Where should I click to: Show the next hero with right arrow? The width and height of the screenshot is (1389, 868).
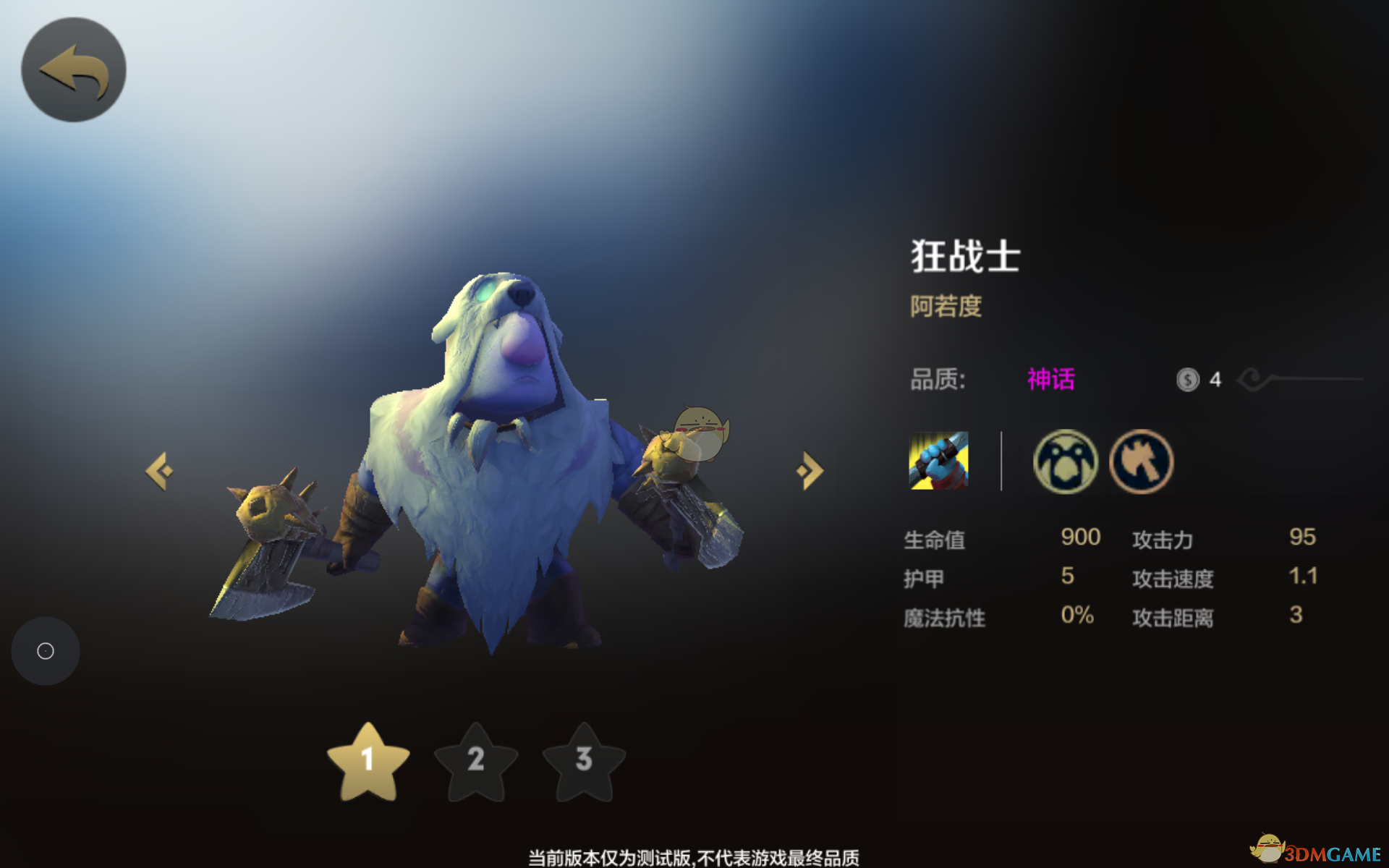point(810,471)
